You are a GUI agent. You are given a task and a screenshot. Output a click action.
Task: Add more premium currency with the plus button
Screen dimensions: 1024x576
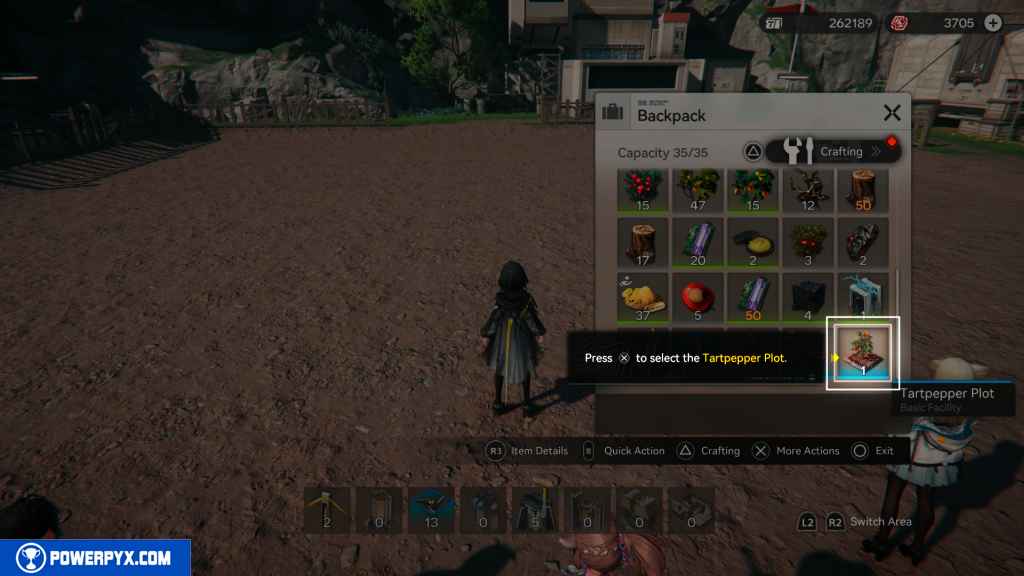point(993,23)
